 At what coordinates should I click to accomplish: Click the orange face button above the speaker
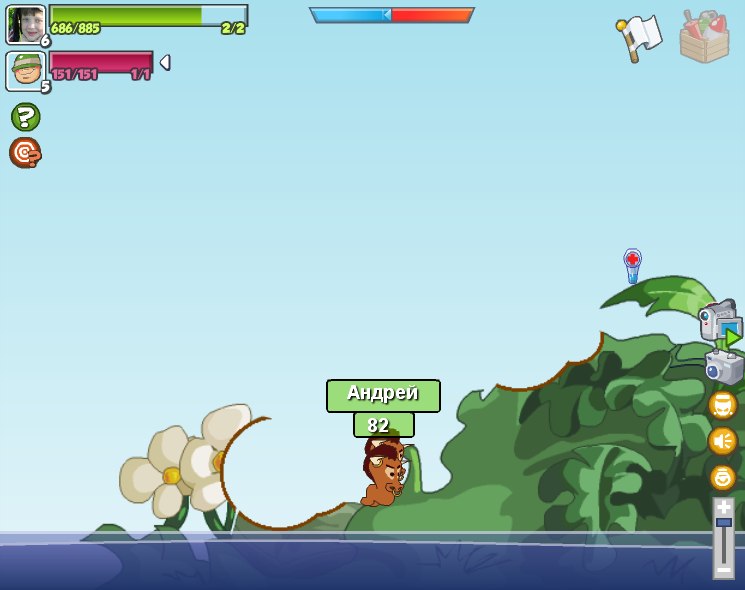coord(722,405)
